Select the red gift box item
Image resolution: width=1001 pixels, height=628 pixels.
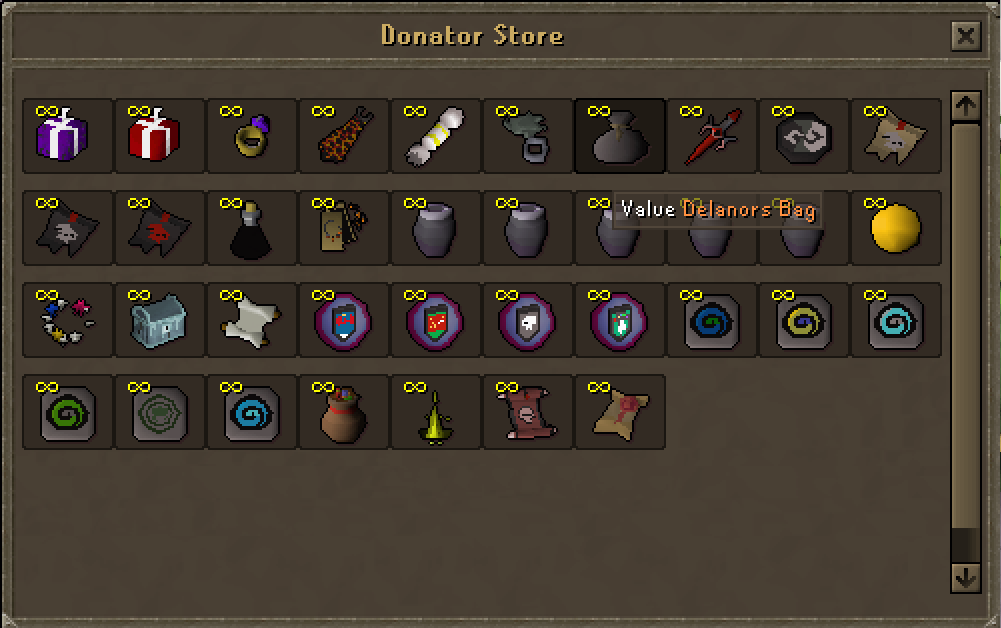click(x=154, y=137)
